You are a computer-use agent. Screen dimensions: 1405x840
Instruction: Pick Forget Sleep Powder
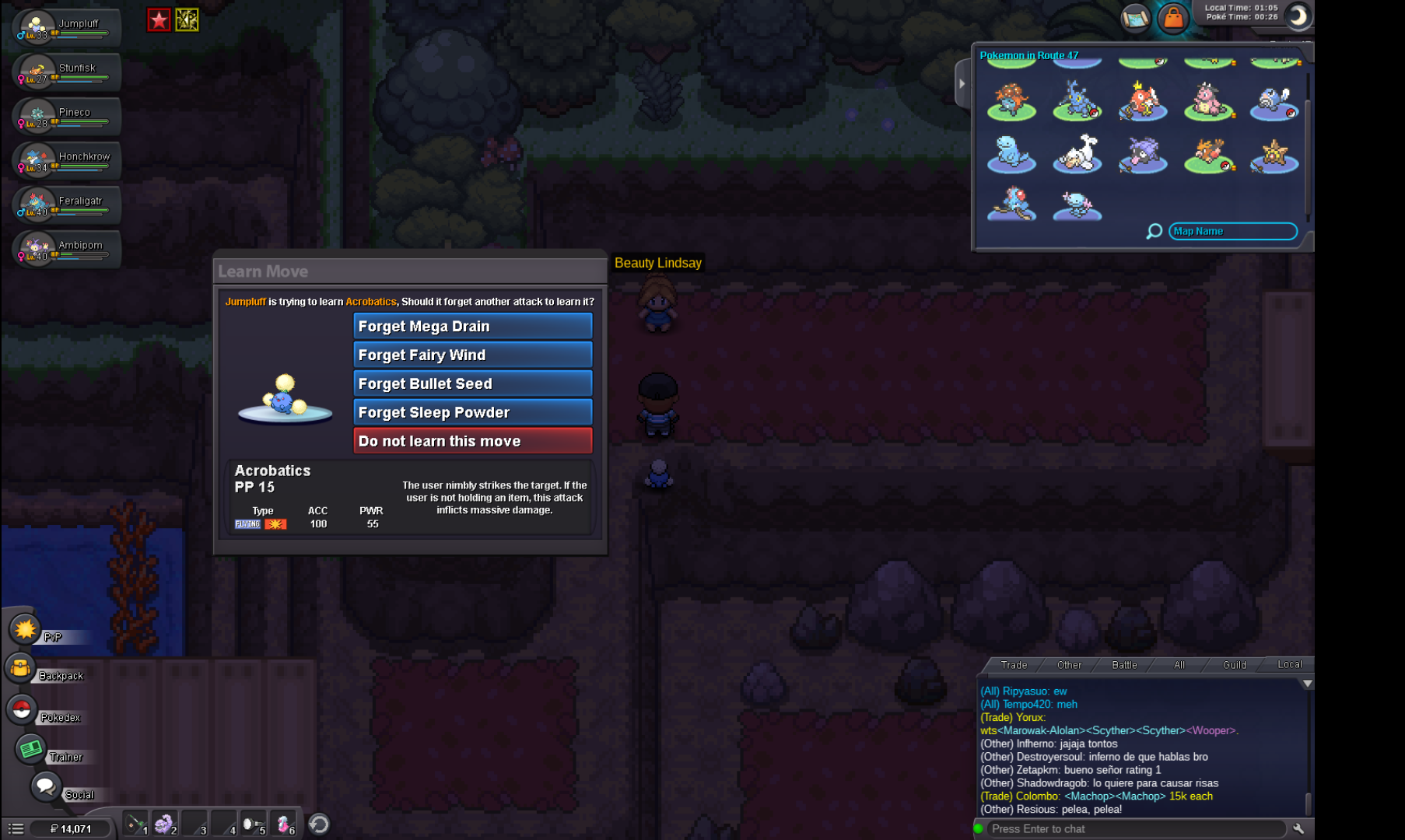pos(472,412)
